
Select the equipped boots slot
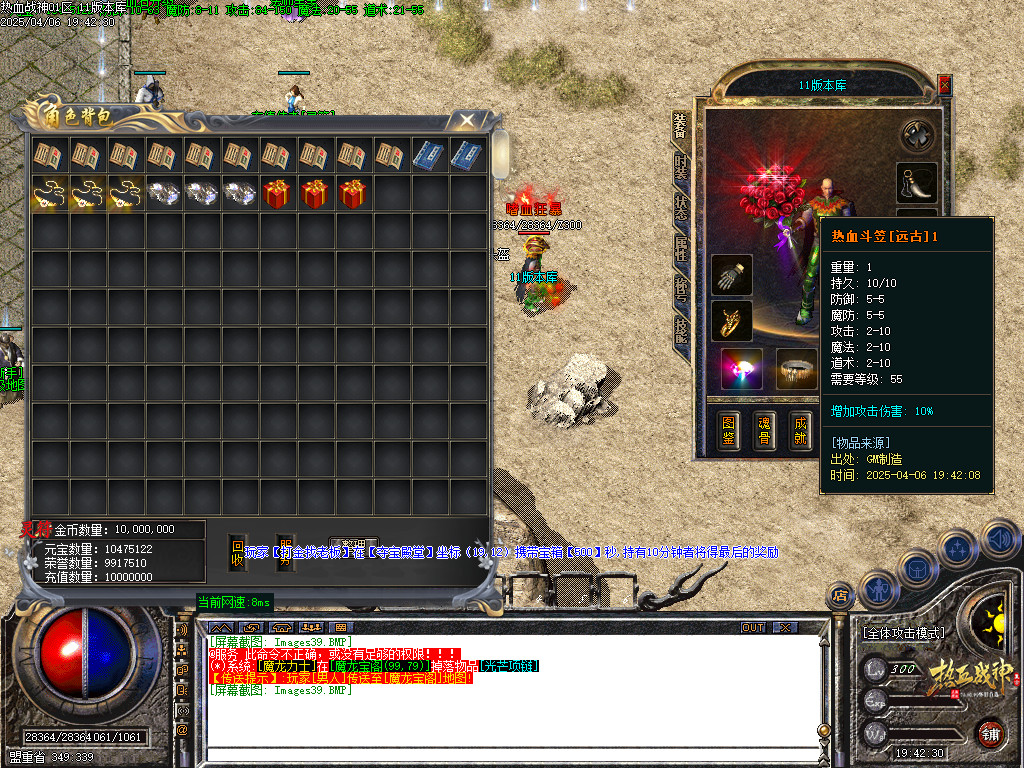(917, 182)
